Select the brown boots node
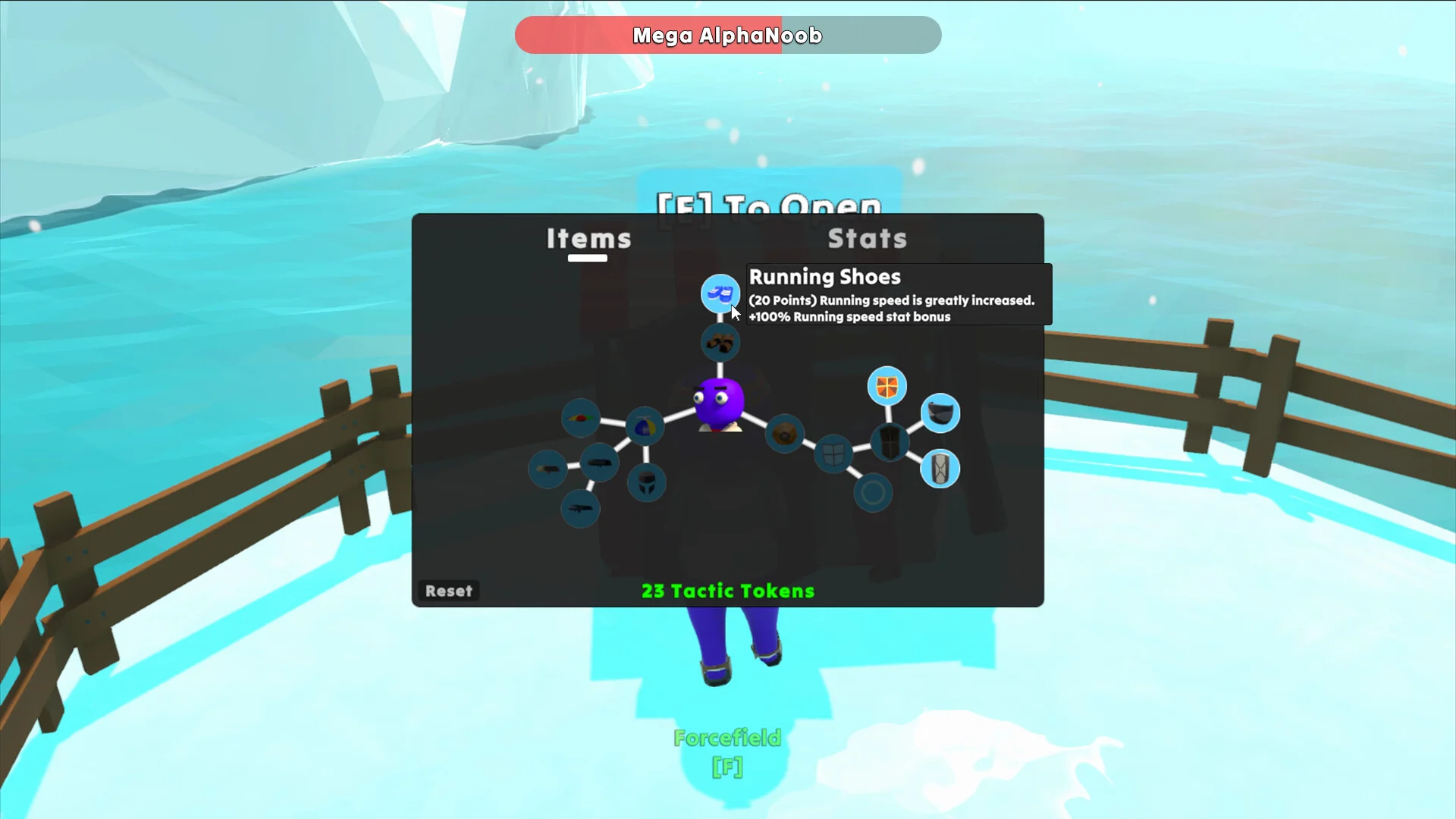This screenshot has width=1456, height=819. tap(720, 344)
